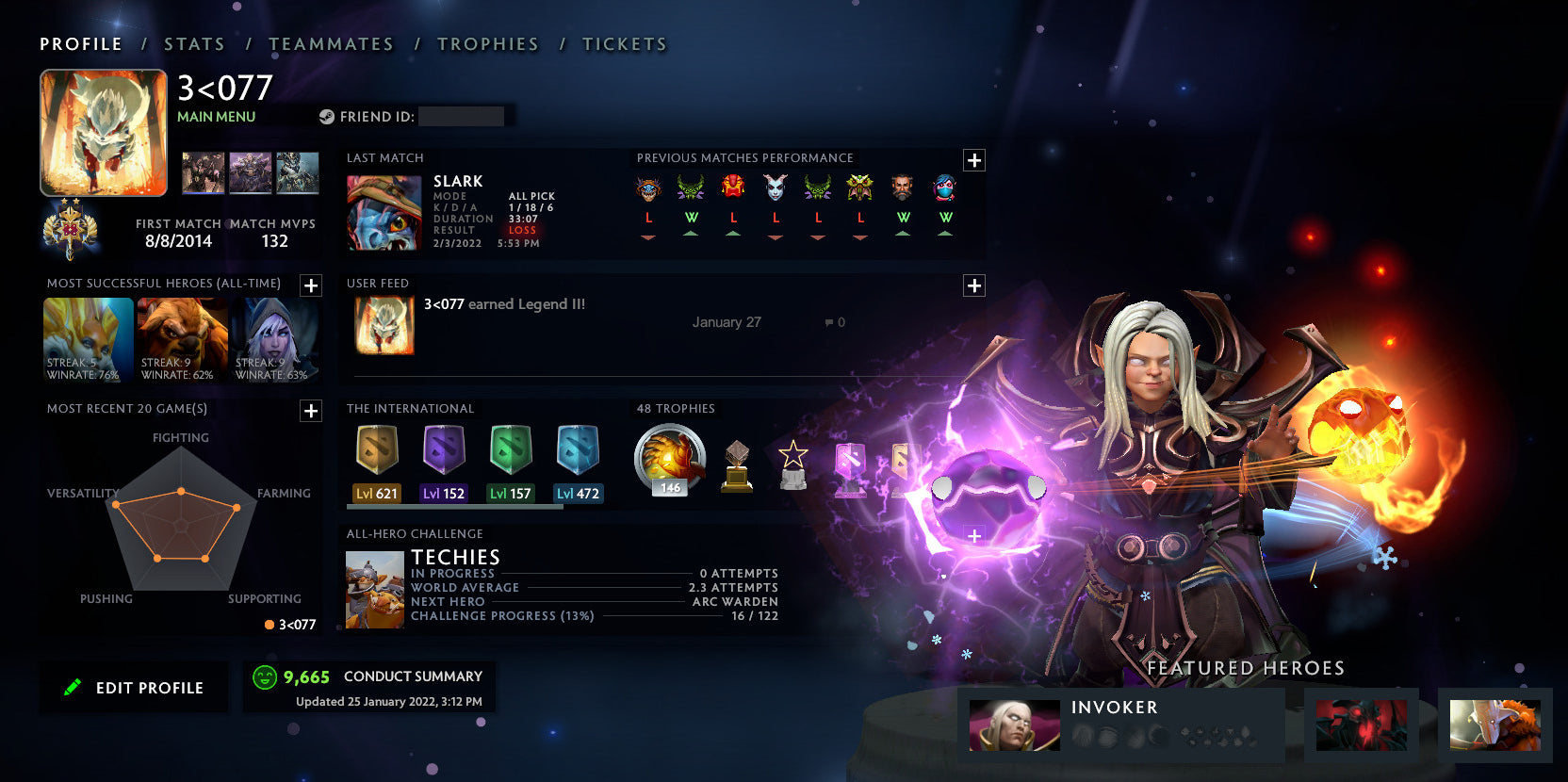Switch to the STATS tab
This screenshot has height=782, width=1568.
(193, 43)
